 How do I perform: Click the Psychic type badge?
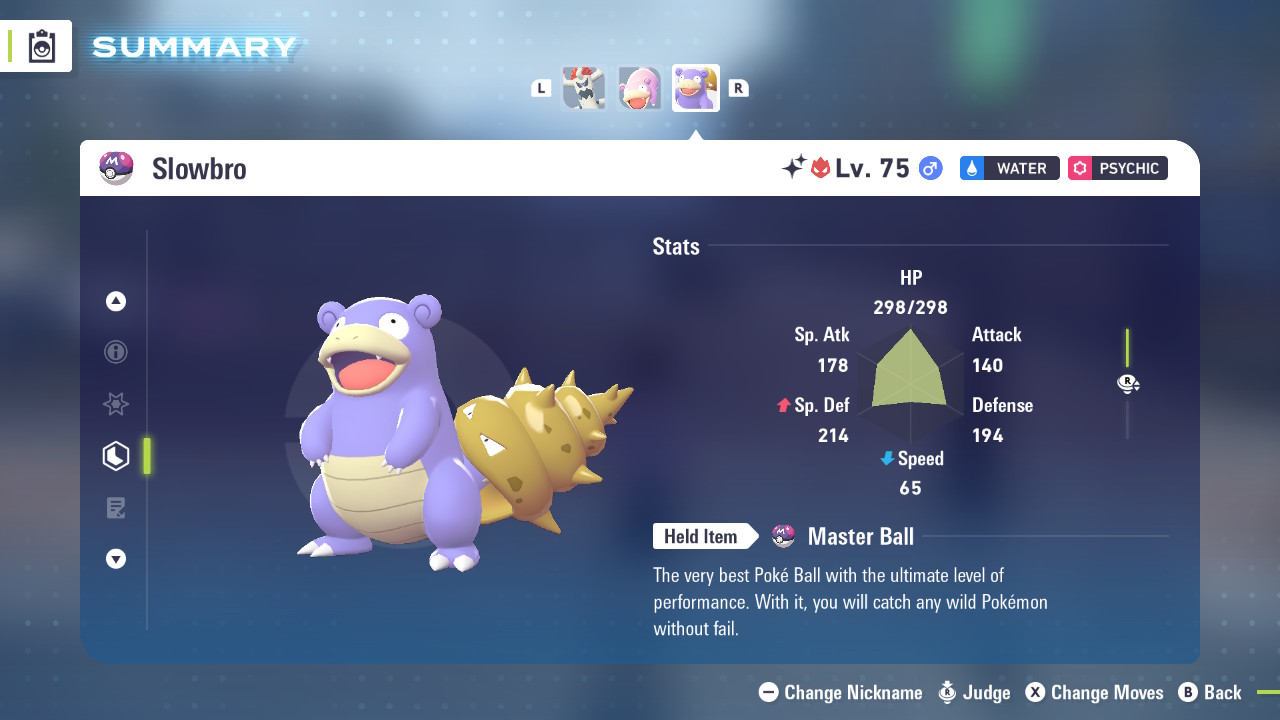(1117, 168)
